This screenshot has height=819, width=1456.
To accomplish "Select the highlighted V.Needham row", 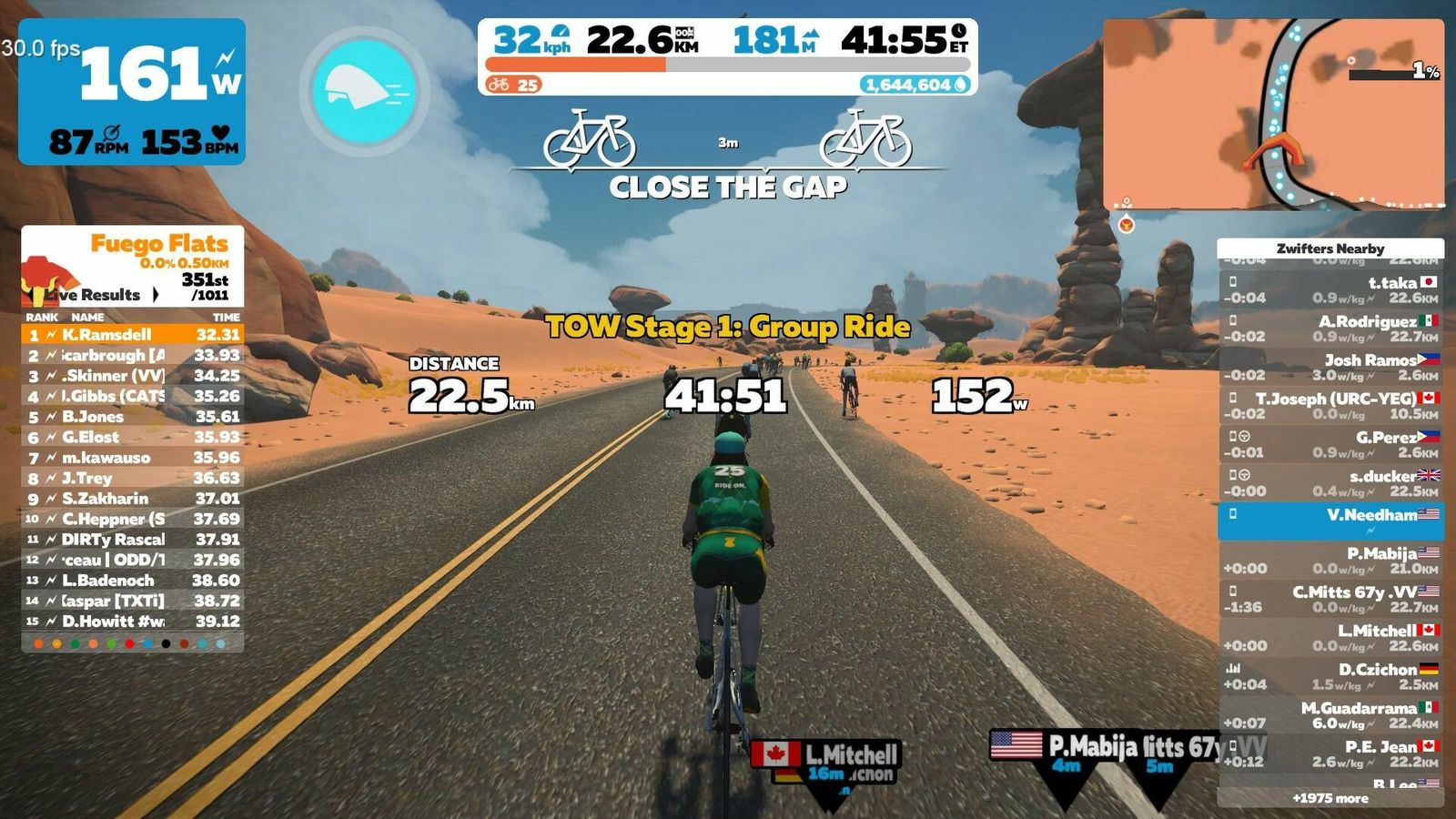I will (1330, 521).
